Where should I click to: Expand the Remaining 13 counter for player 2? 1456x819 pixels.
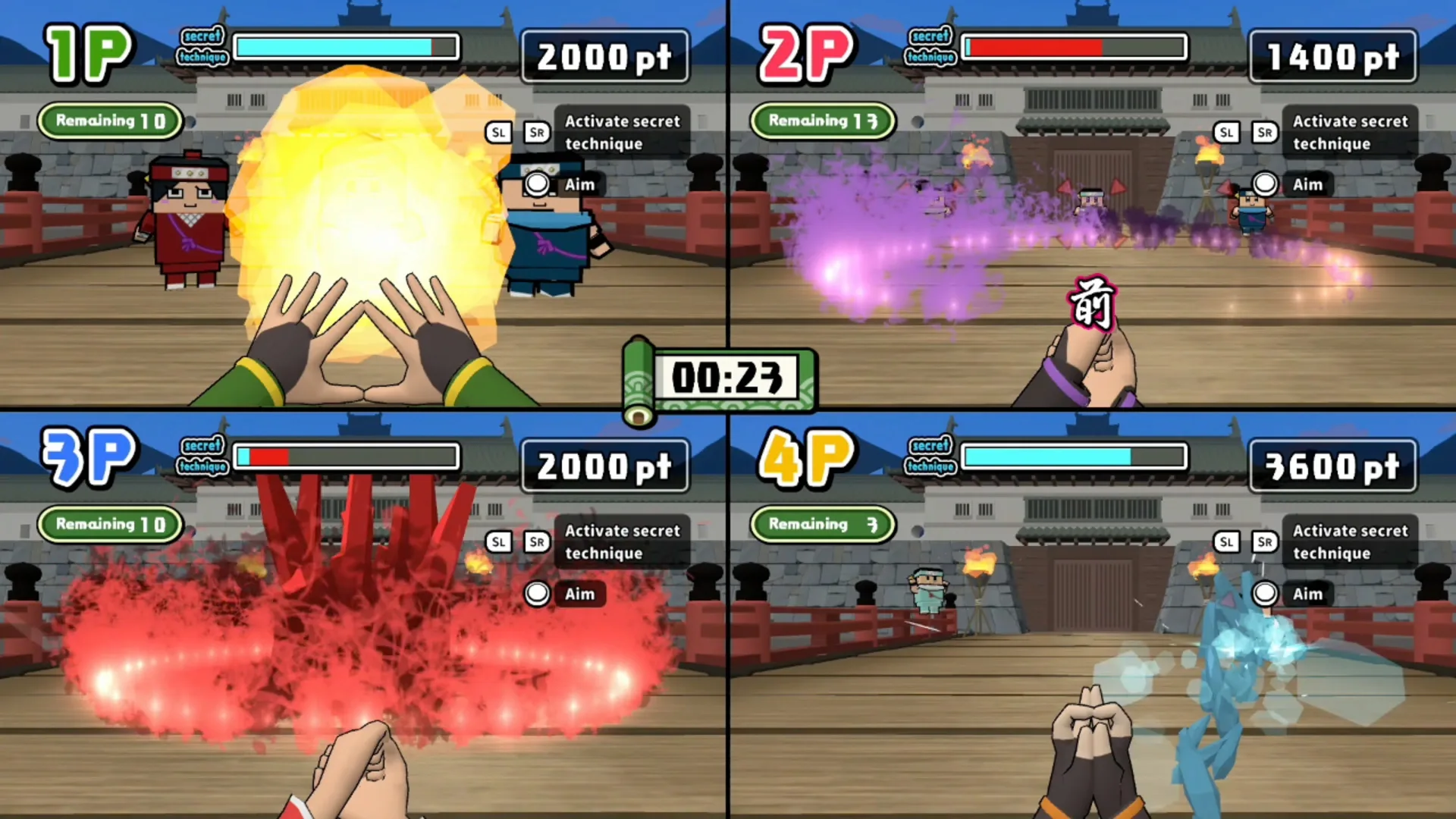tap(823, 121)
